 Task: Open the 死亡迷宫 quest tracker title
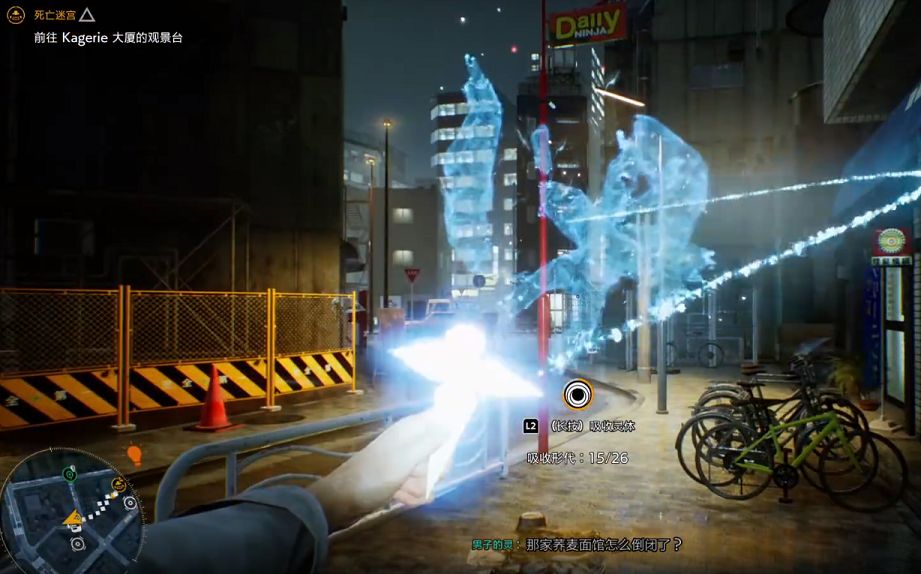pos(54,15)
